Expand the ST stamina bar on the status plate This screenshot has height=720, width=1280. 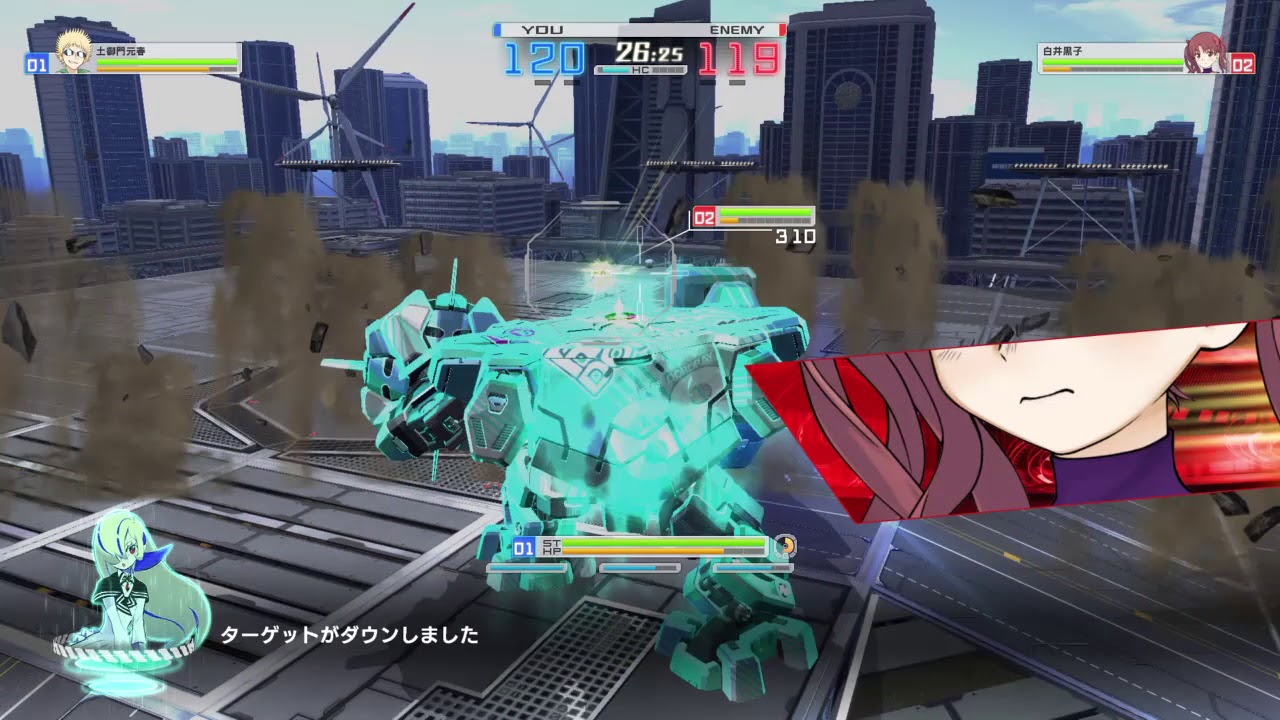point(650,542)
